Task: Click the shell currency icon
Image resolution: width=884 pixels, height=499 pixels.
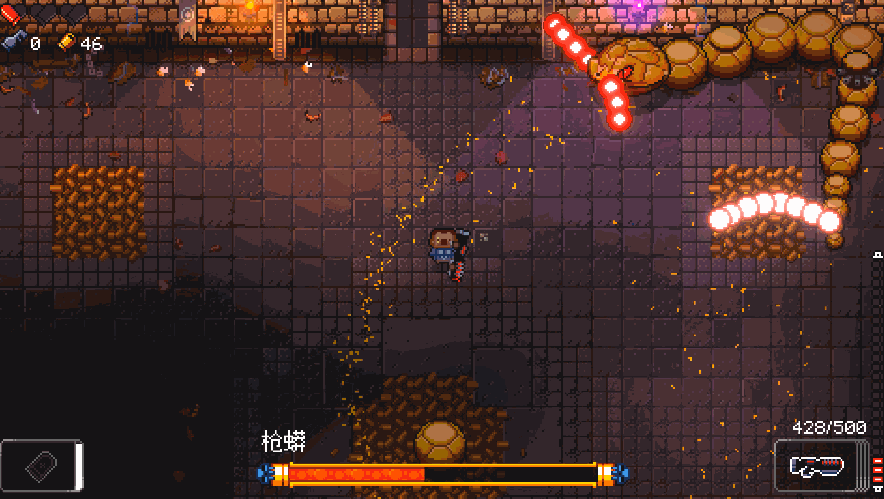Action: coord(66,43)
